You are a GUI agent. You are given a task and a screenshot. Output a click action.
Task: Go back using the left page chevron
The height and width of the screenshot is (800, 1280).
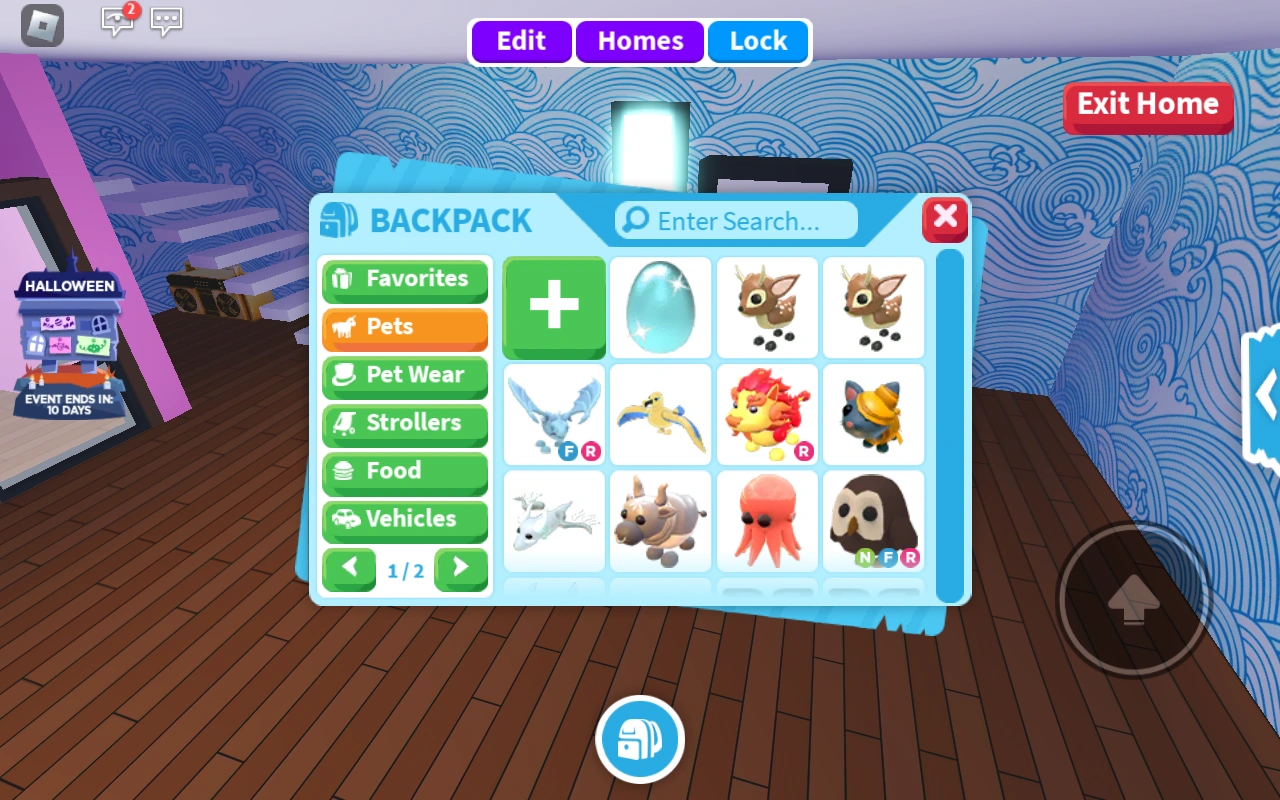pyautogui.click(x=349, y=569)
